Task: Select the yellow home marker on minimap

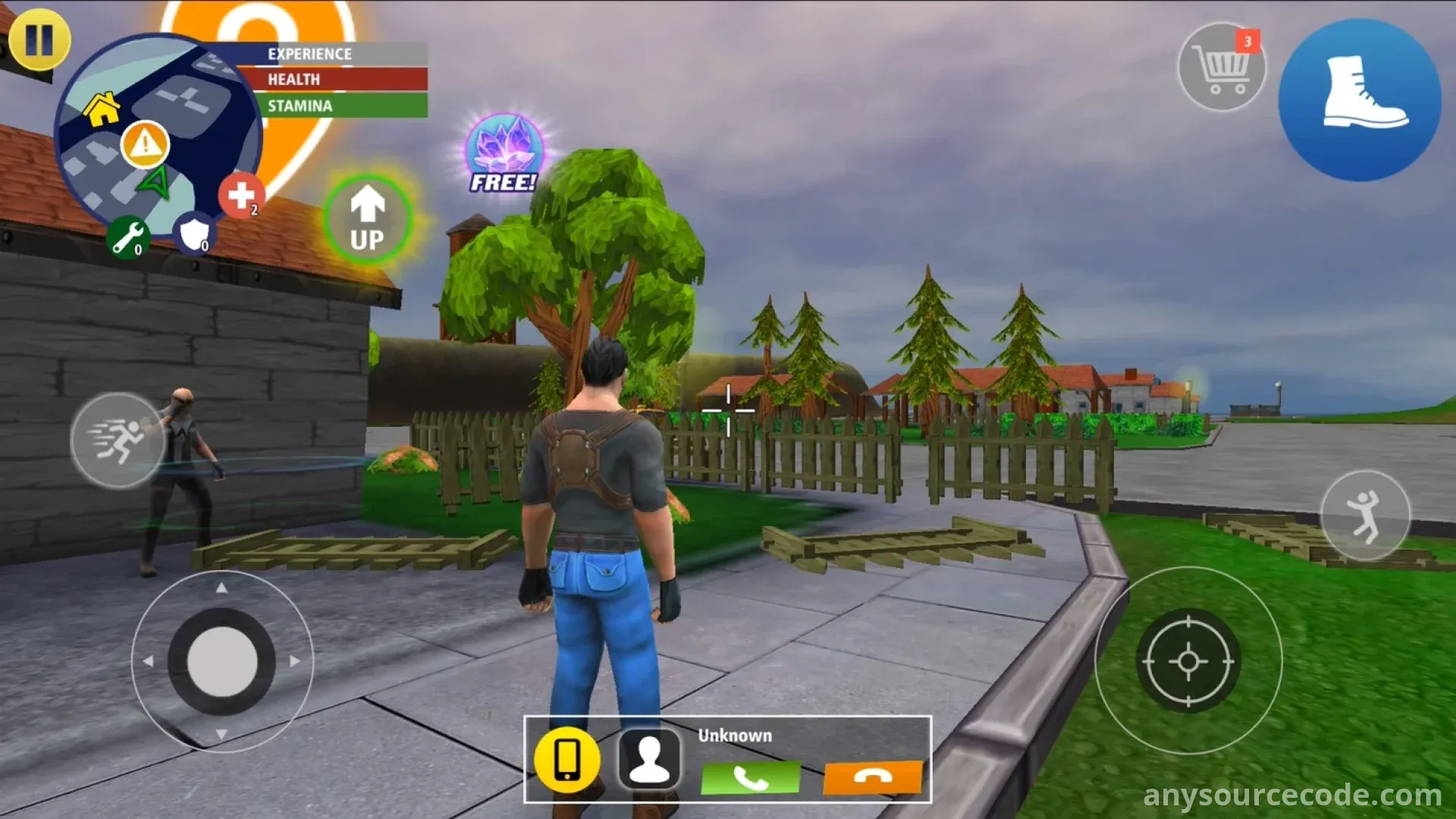Action: coord(102,109)
